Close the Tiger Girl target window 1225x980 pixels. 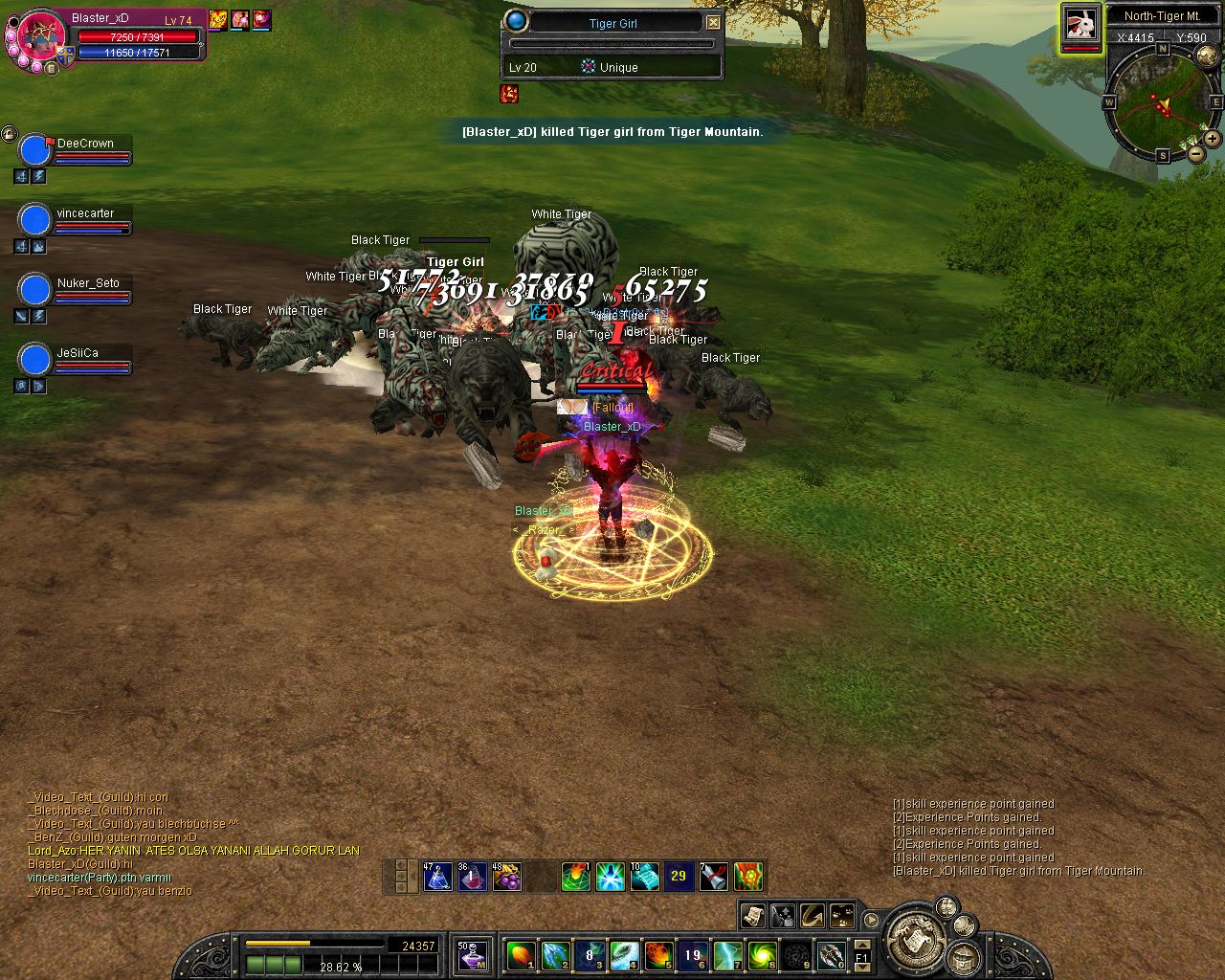(x=714, y=22)
